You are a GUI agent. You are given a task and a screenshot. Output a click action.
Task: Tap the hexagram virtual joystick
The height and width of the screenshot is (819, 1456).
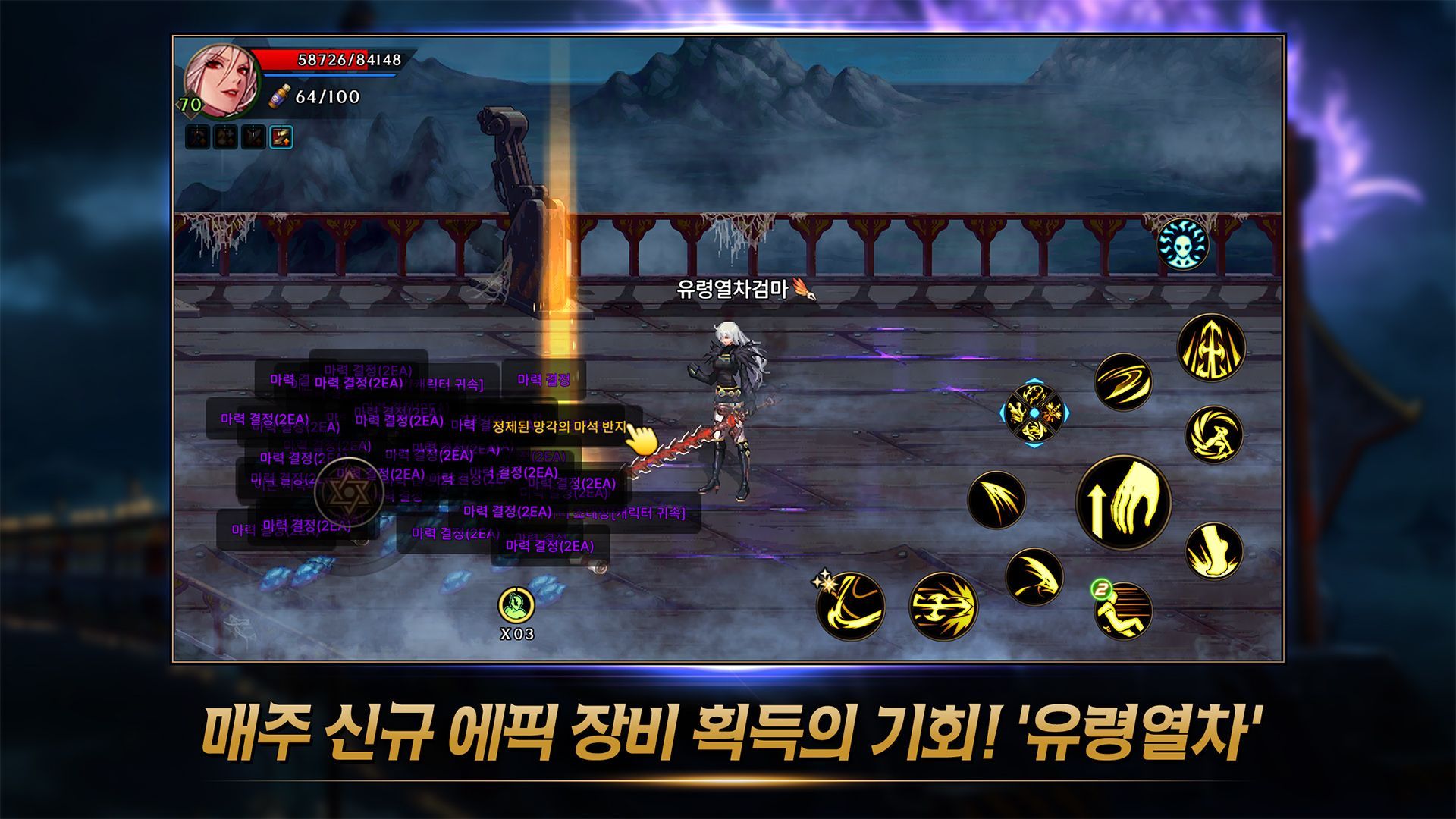pyautogui.click(x=349, y=494)
